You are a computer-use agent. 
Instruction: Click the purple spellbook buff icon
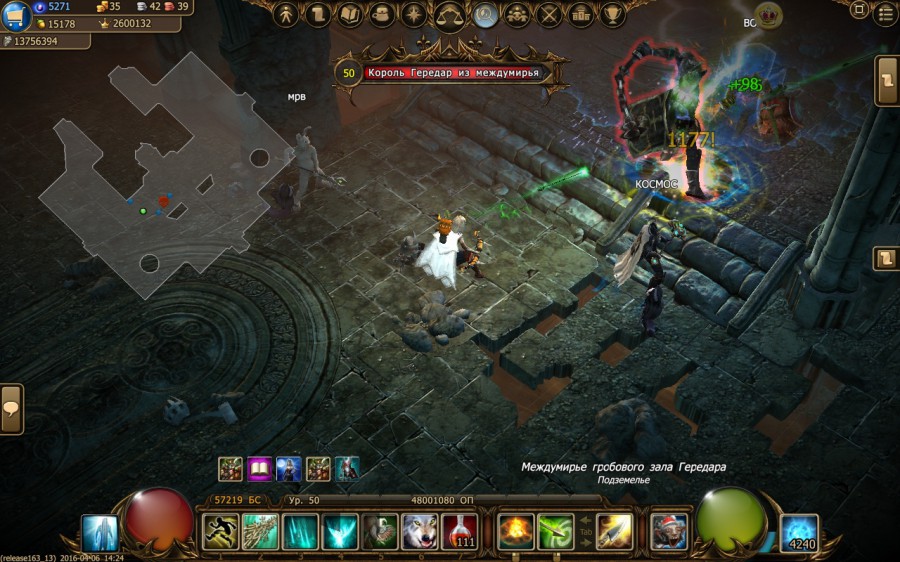260,468
